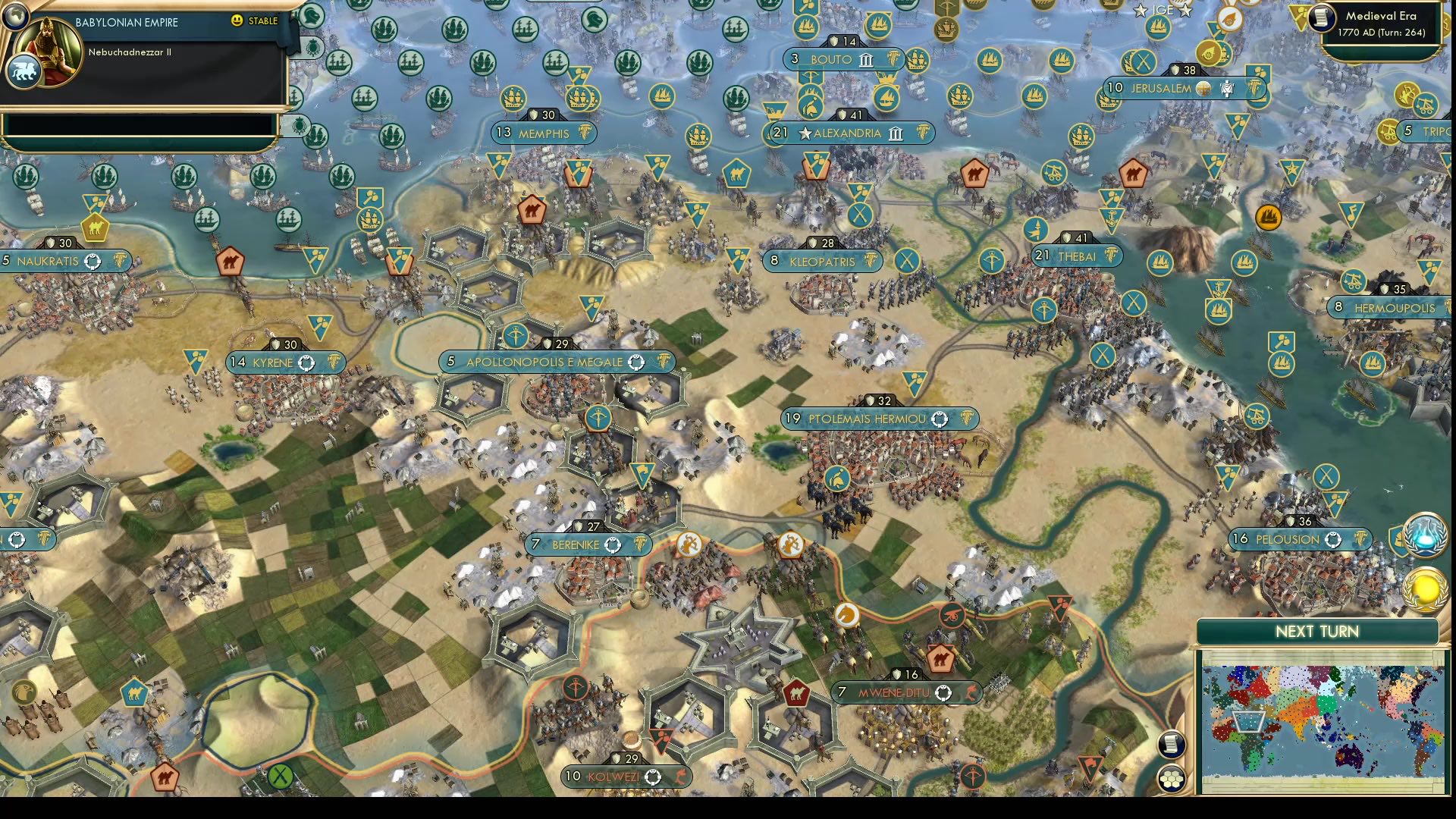Select the Thebai city banner
Image resolution: width=1456 pixels, height=819 pixels.
click(x=1076, y=256)
